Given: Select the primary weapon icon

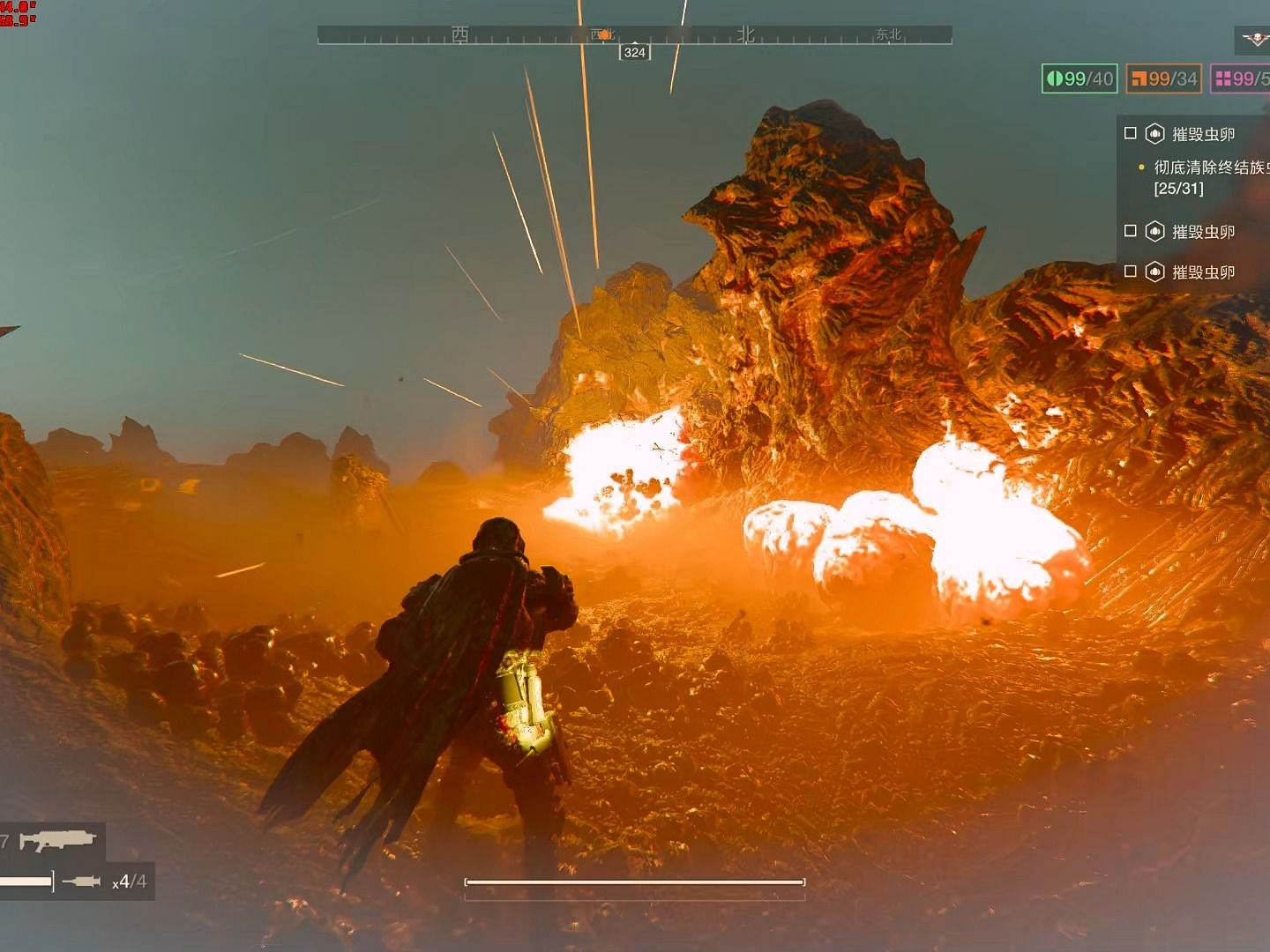Looking at the screenshot, I should pyautogui.click(x=57, y=841).
